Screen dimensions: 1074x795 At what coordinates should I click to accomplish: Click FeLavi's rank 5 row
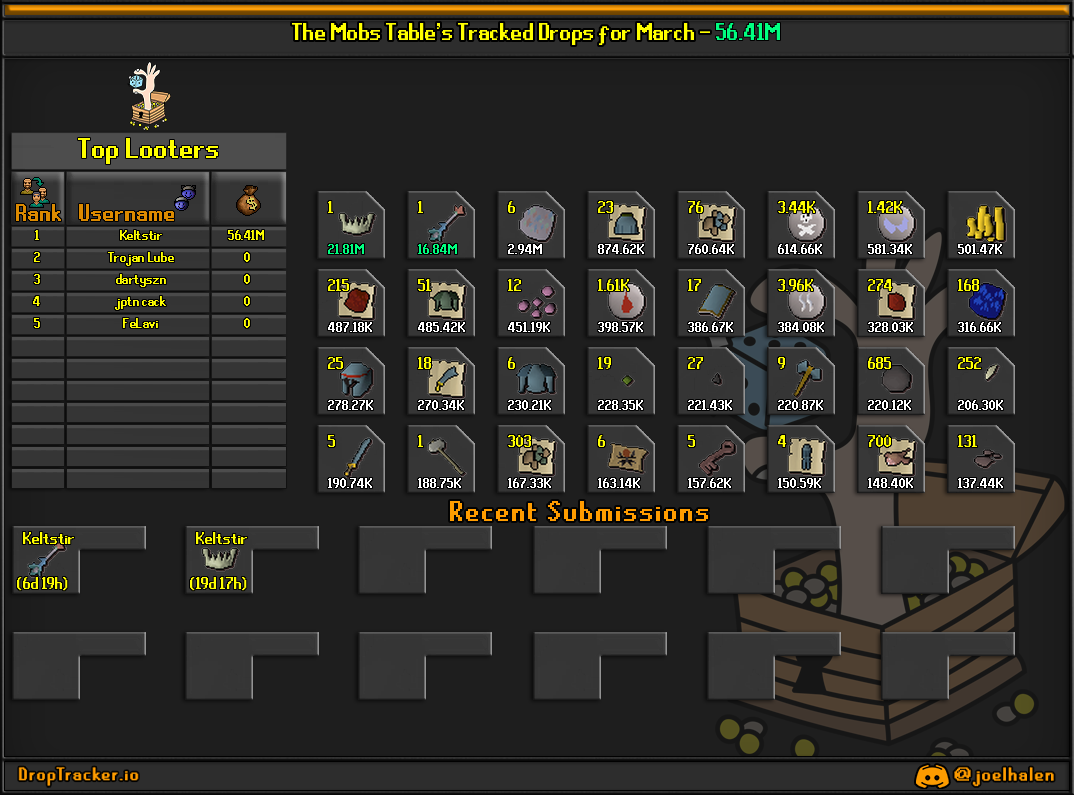pyautogui.click(x=148, y=324)
